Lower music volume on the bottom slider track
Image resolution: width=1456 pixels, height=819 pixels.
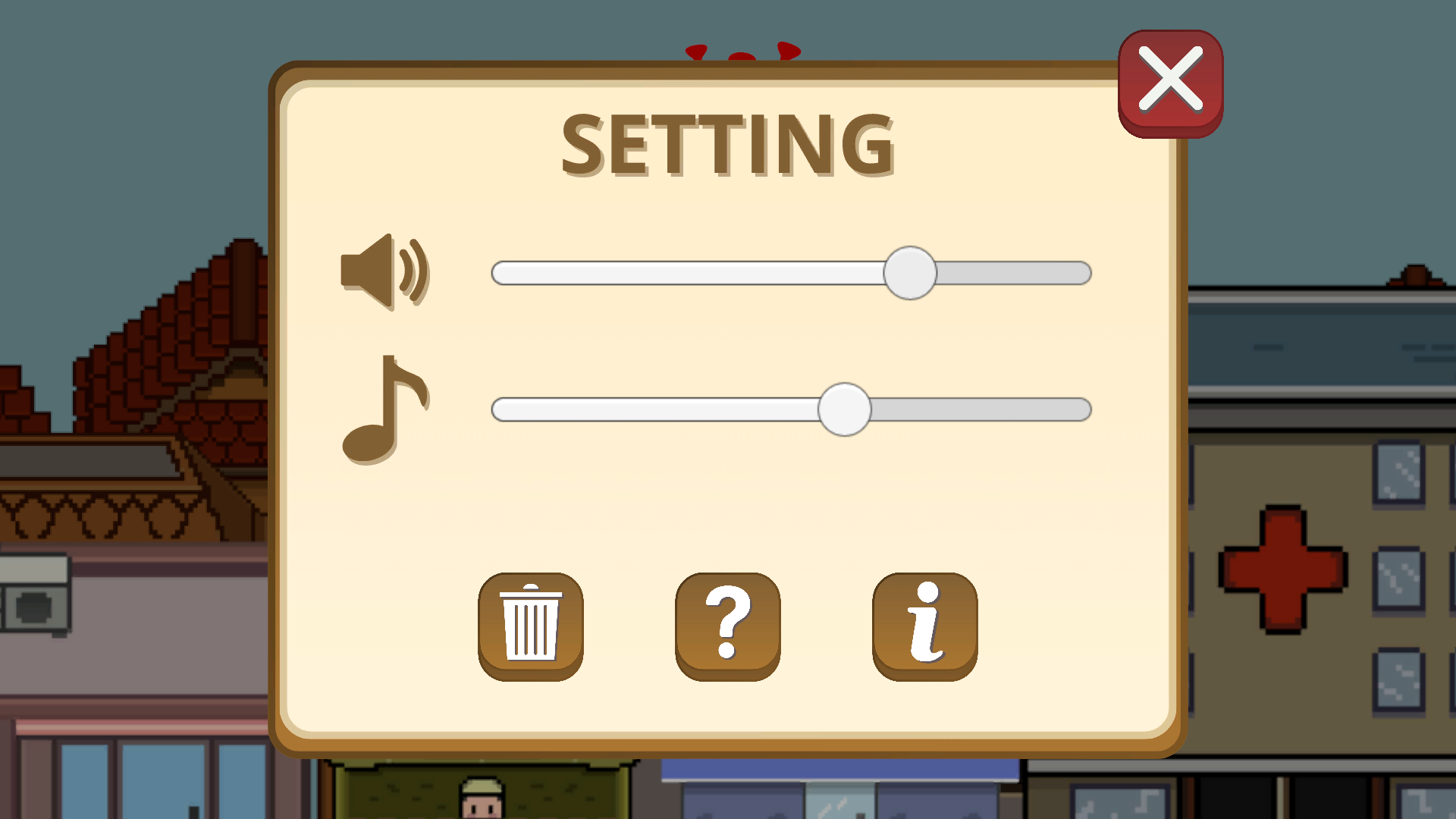click(645, 409)
